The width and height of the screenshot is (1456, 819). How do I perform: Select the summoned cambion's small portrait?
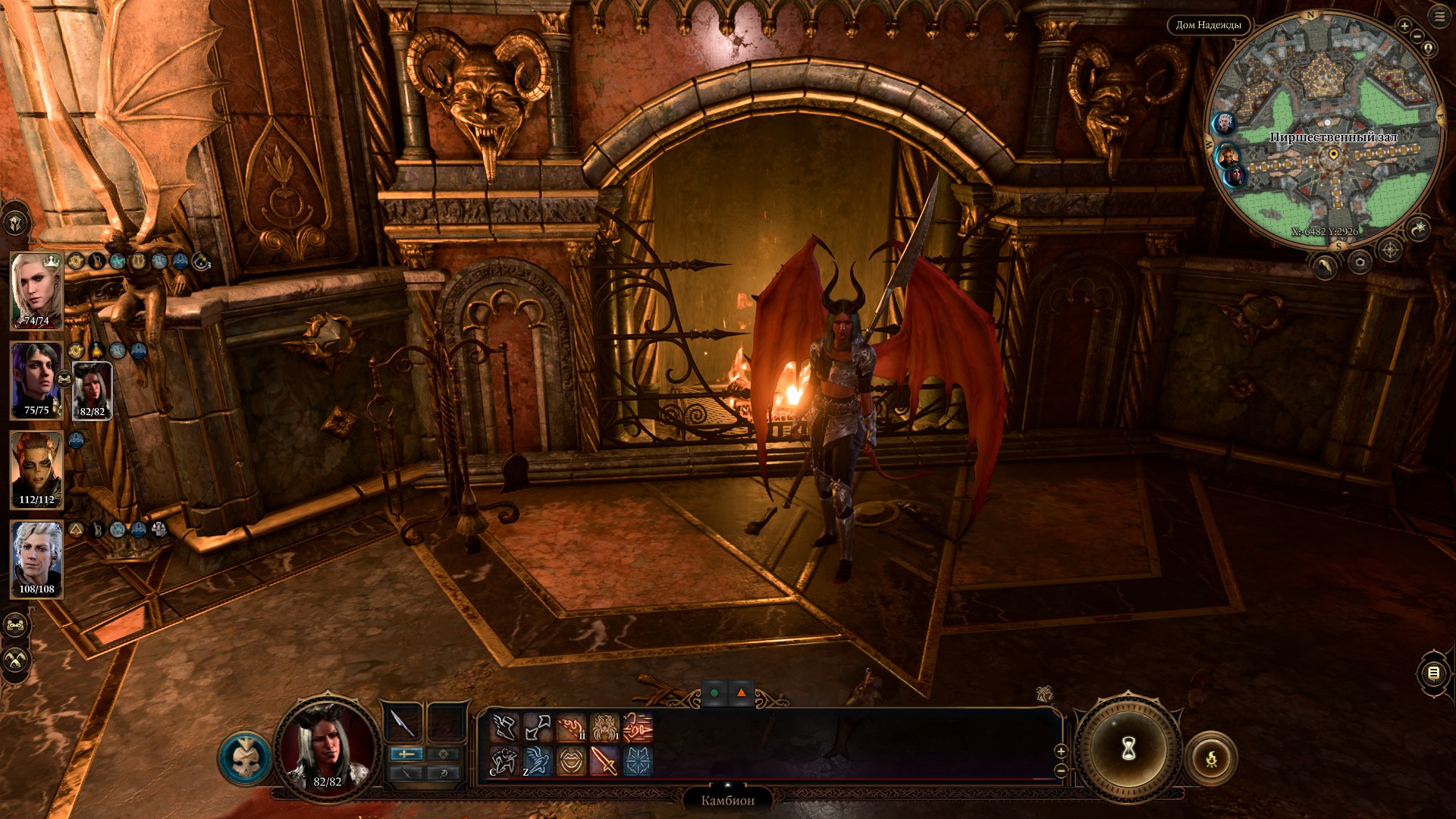[92, 391]
